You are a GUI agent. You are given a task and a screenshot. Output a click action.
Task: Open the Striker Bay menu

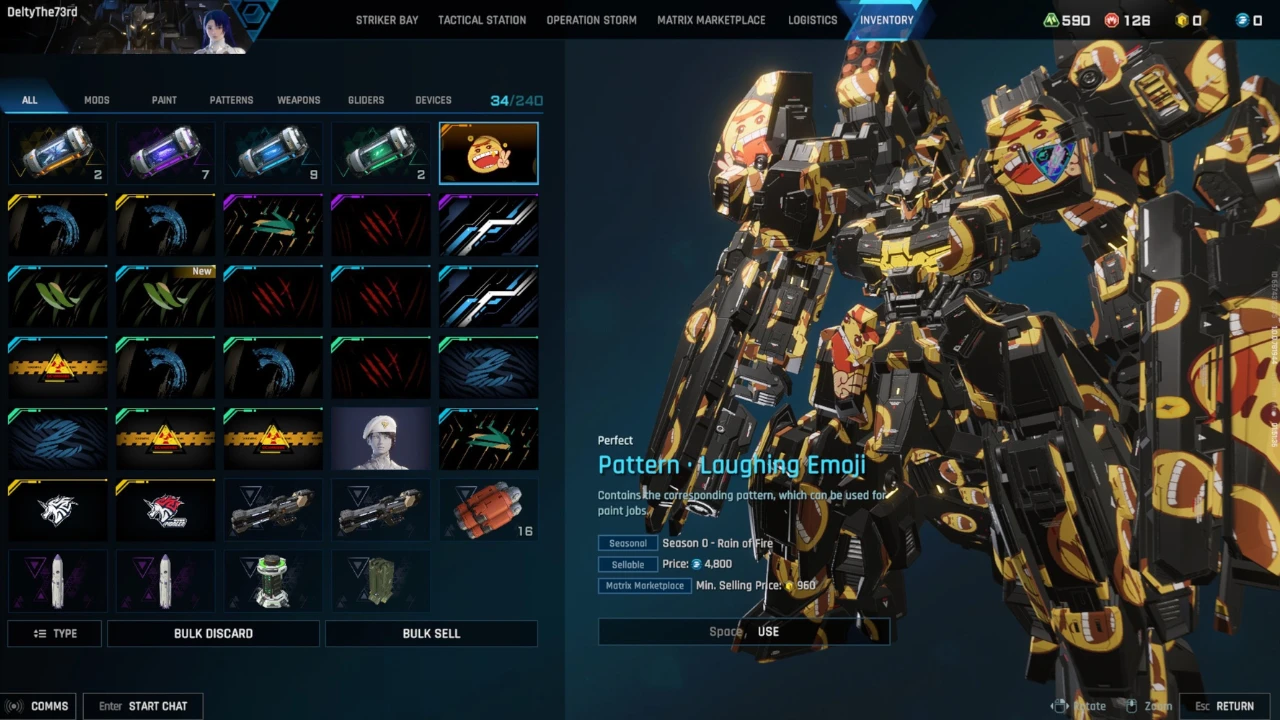point(387,20)
